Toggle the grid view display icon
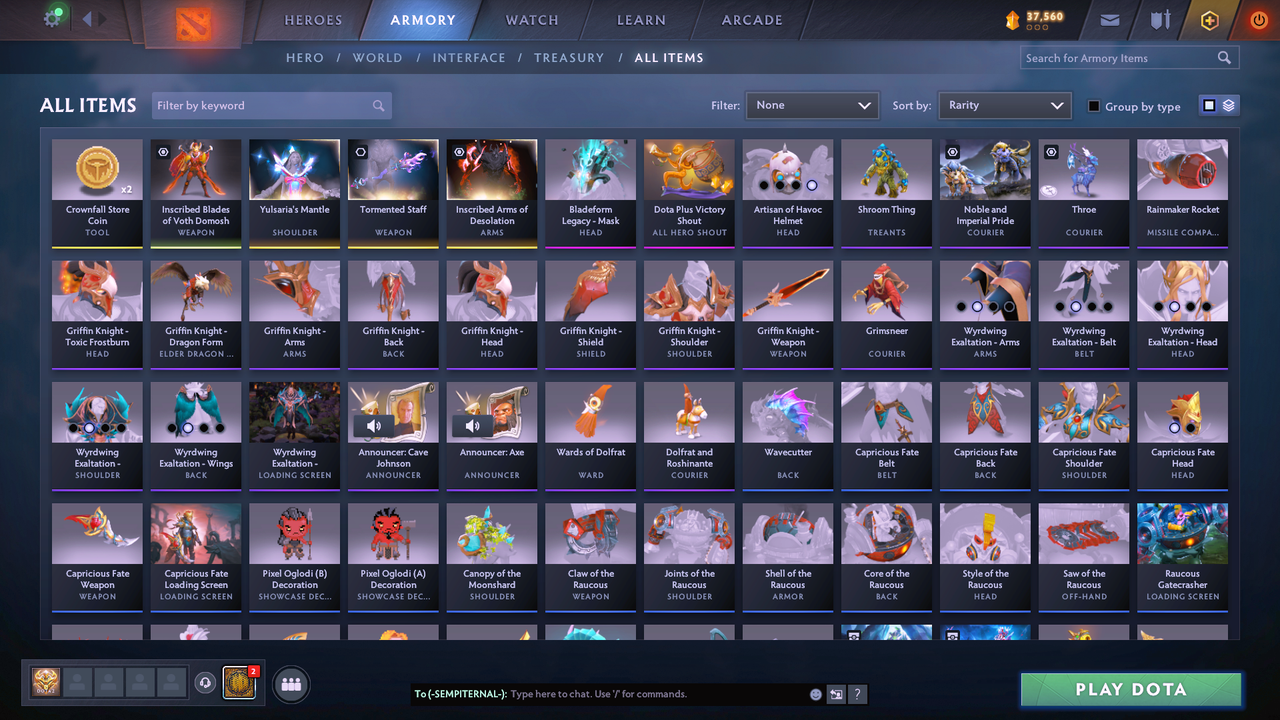Viewport: 1280px width, 720px height. [x=1209, y=104]
